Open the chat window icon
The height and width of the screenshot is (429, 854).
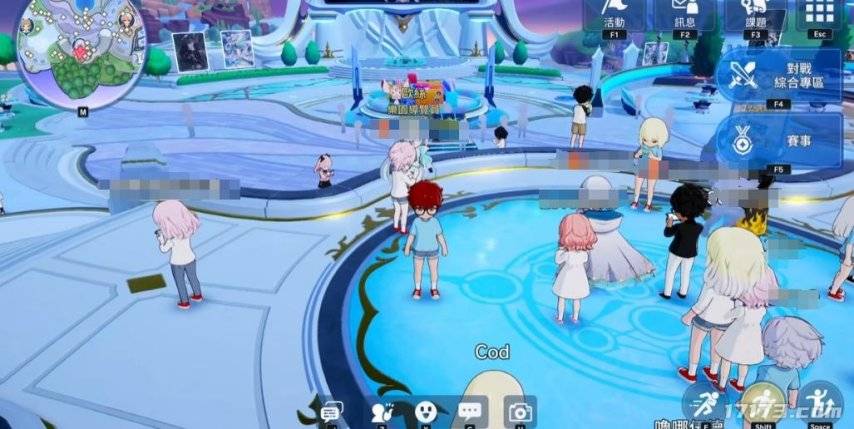(x=331, y=412)
